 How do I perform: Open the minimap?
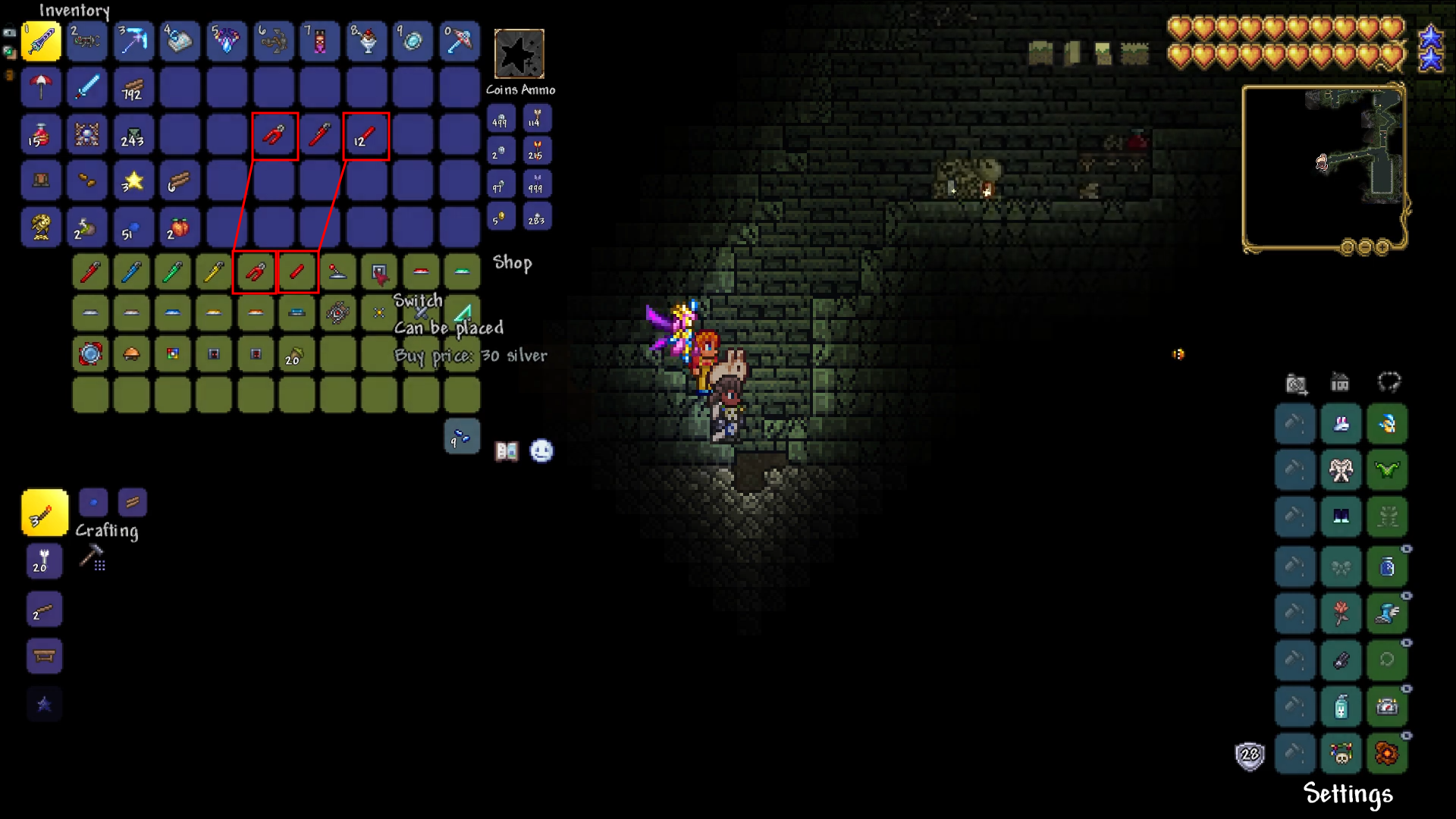click(1323, 168)
